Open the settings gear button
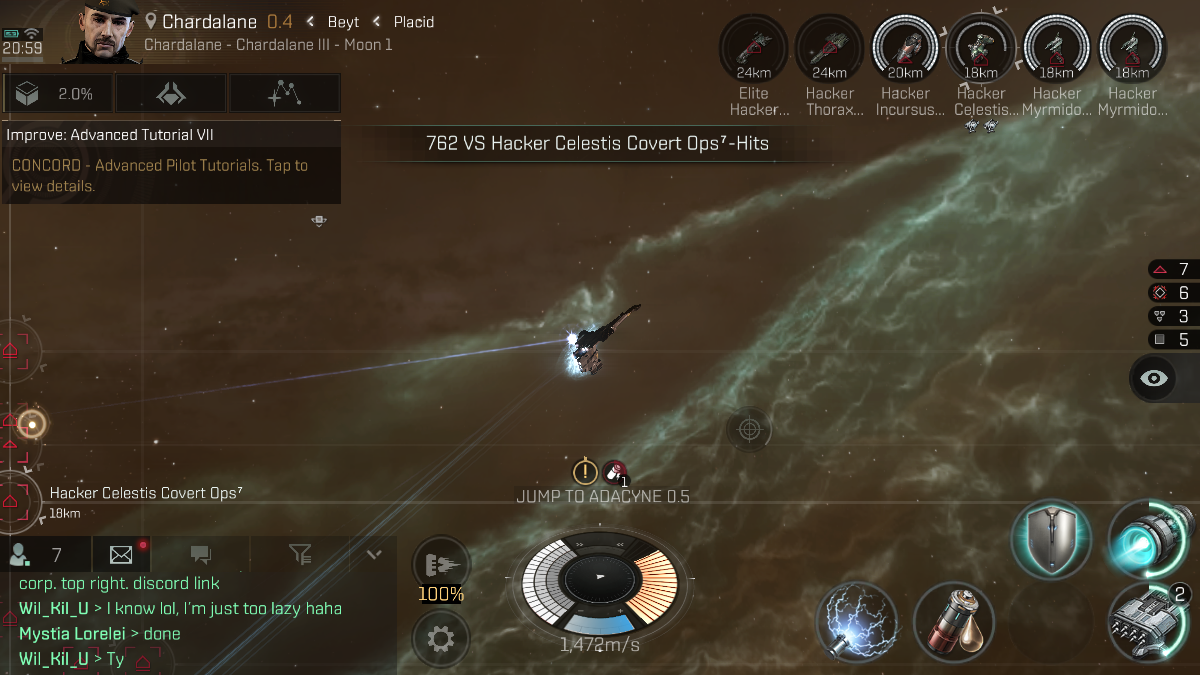Viewport: 1200px width, 675px height. [x=441, y=637]
